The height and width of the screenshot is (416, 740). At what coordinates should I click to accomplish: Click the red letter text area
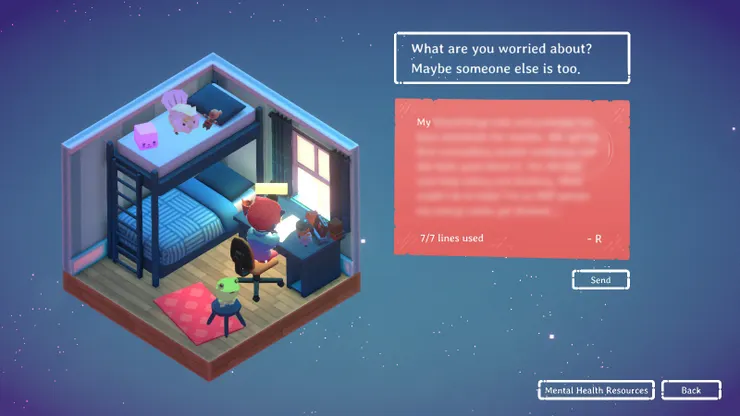click(511, 175)
